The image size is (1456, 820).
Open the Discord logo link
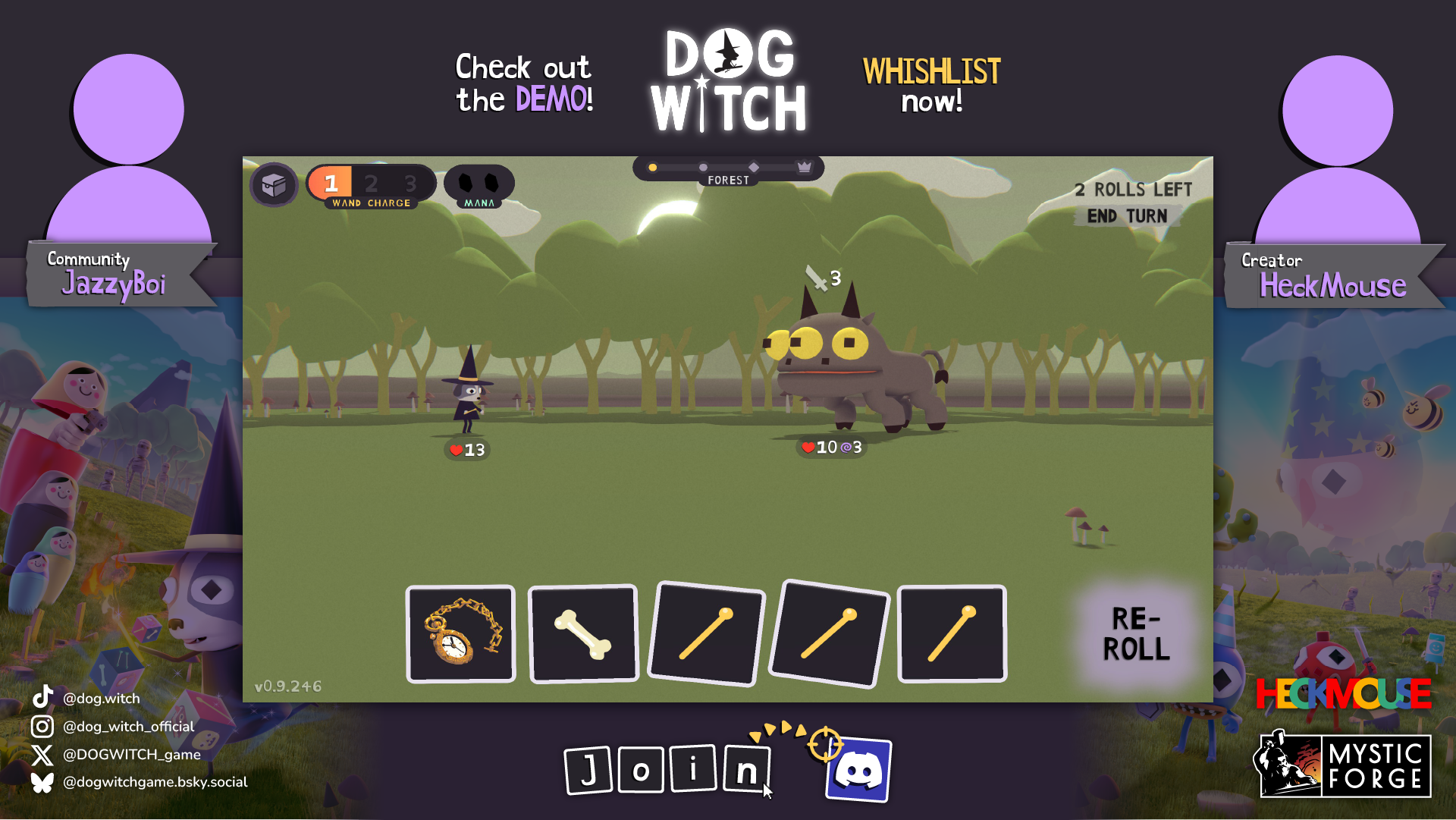pyautogui.click(x=858, y=771)
